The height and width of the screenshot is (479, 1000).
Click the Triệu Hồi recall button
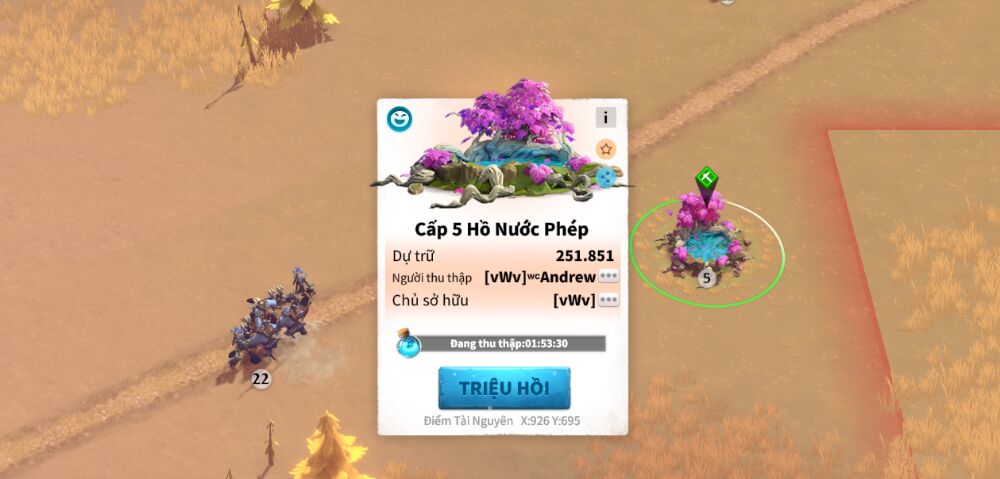[x=504, y=388]
